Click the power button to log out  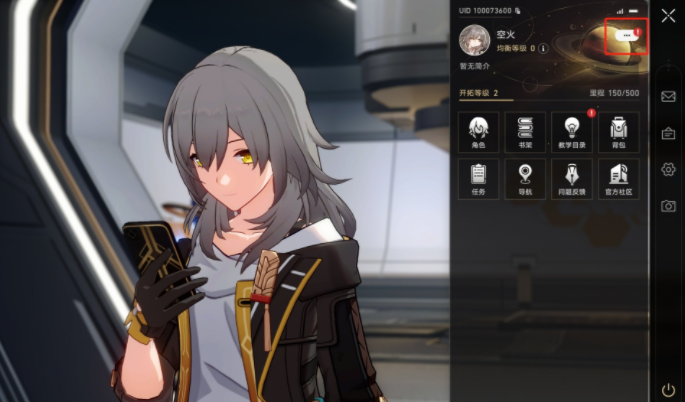click(668, 388)
